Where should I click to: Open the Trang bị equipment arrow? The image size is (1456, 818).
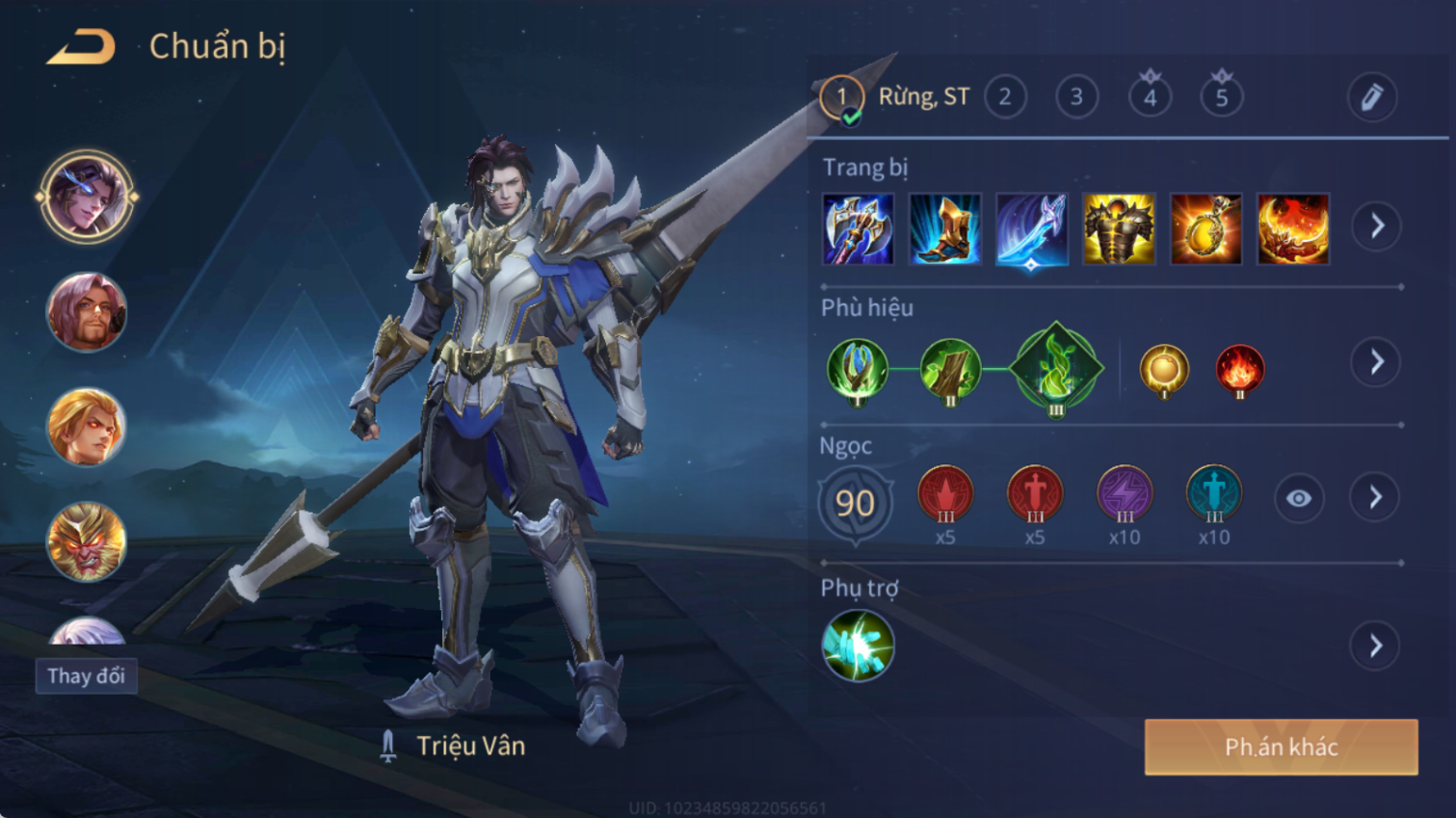click(x=1376, y=226)
